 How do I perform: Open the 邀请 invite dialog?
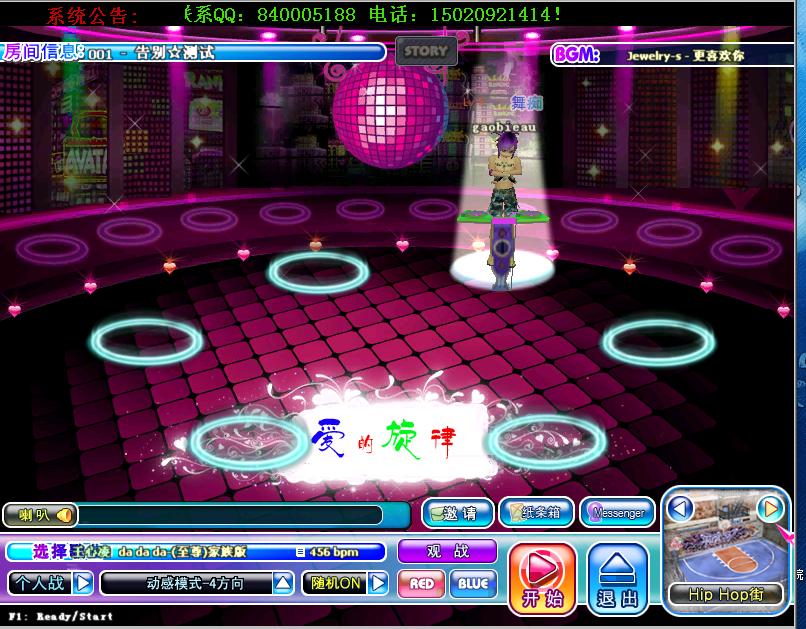(x=457, y=513)
